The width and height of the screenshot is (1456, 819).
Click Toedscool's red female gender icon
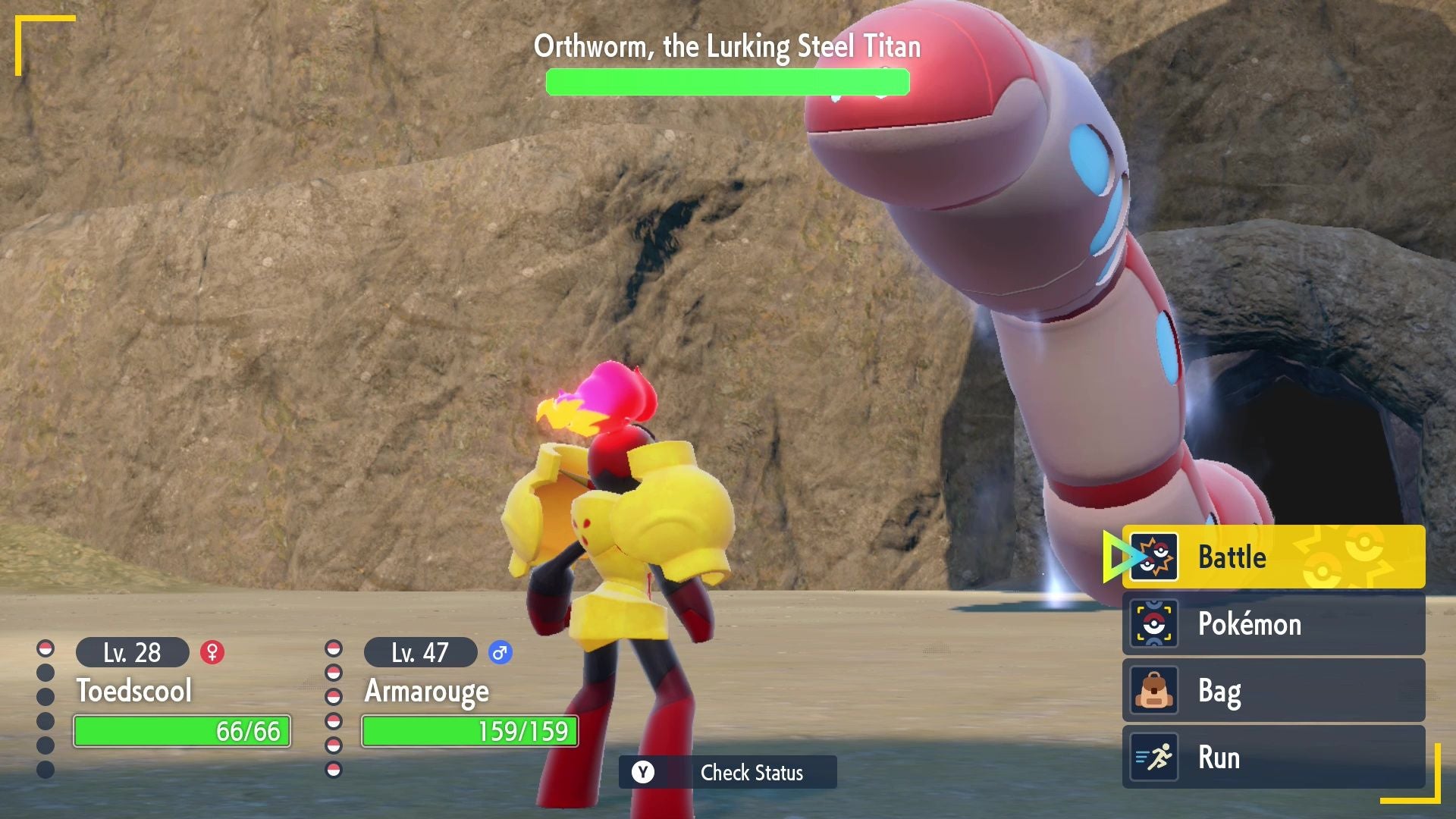[211, 652]
